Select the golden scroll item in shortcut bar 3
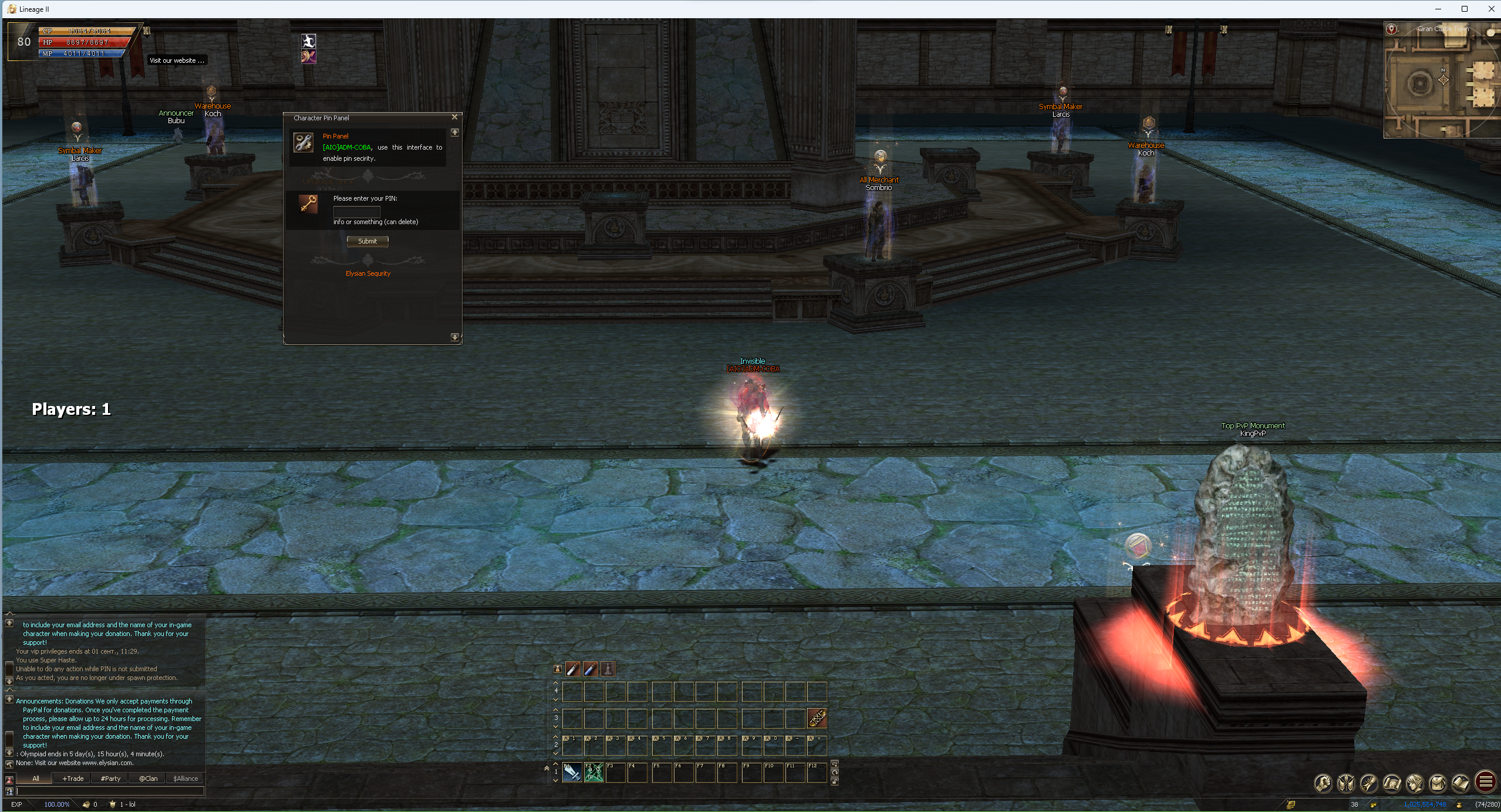This screenshot has height=812, width=1501. click(817, 718)
